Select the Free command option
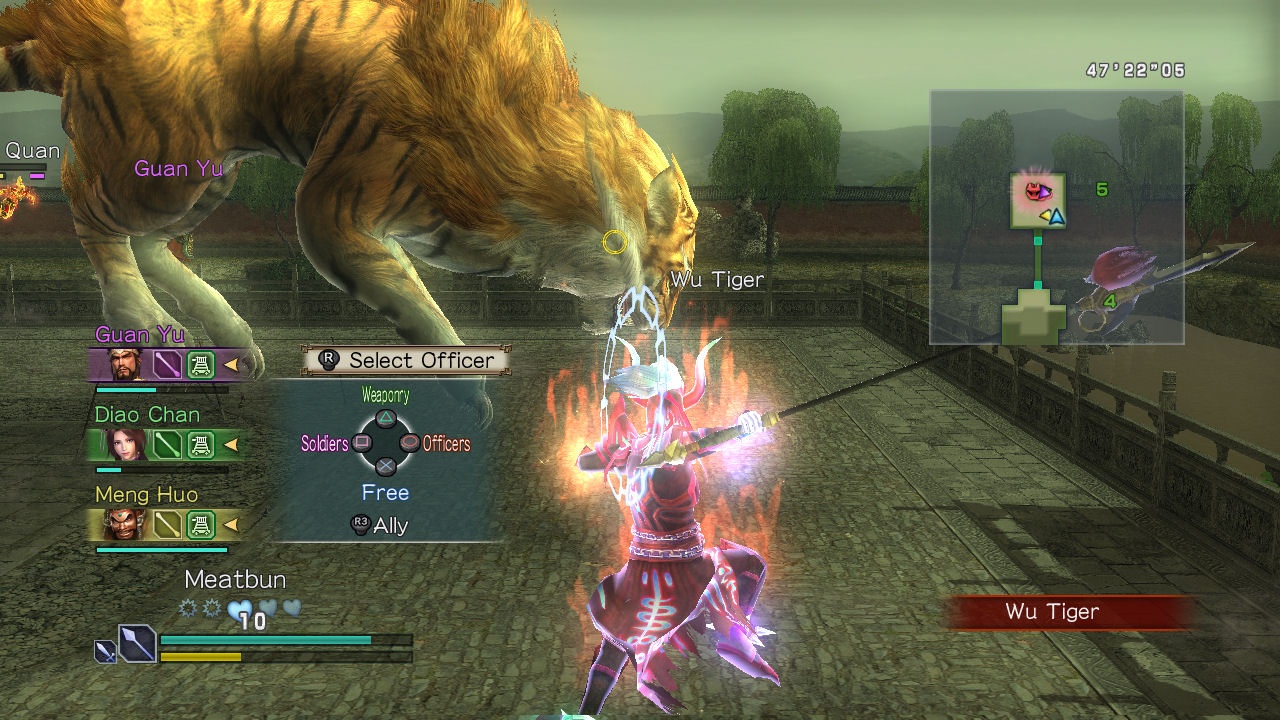1280x720 pixels. [385, 492]
